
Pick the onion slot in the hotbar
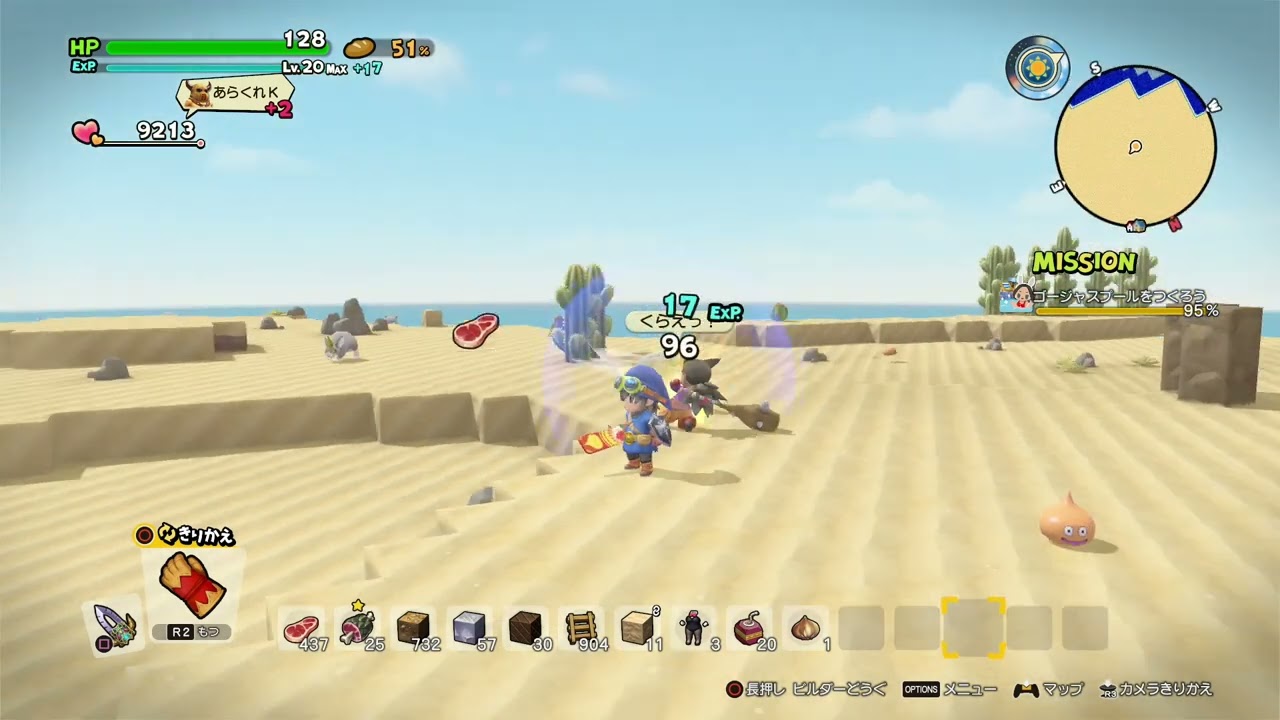pos(804,628)
